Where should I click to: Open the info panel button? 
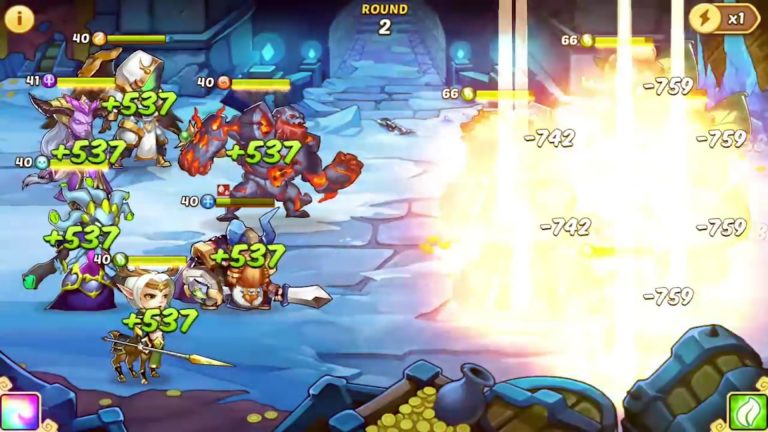[20, 18]
